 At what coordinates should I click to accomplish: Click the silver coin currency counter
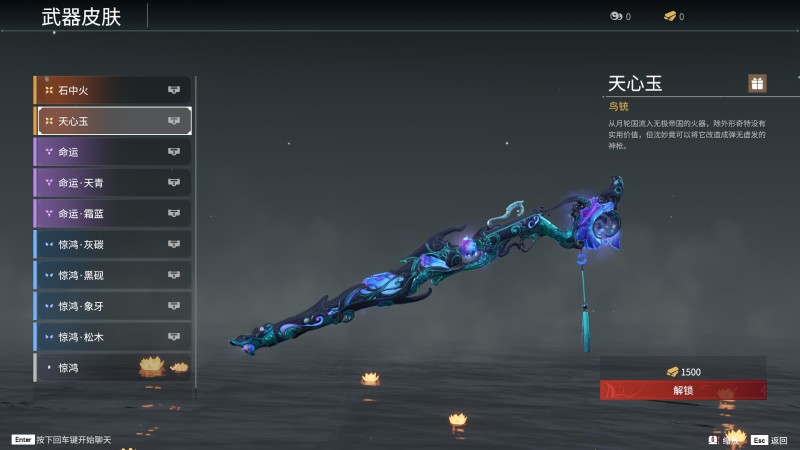(x=620, y=16)
